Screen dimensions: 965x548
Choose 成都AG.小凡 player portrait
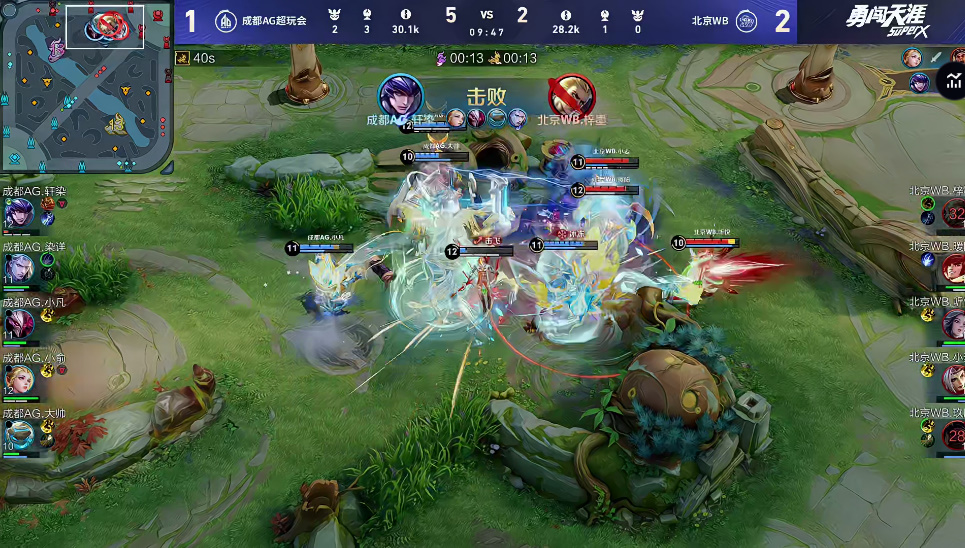(x=17, y=324)
